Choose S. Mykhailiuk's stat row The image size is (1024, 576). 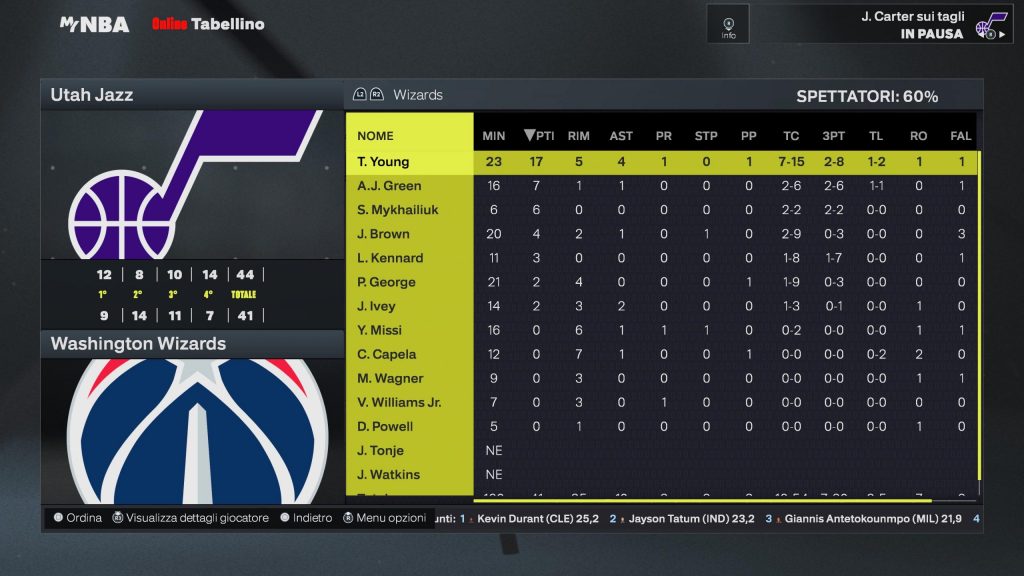tap(397, 210)
